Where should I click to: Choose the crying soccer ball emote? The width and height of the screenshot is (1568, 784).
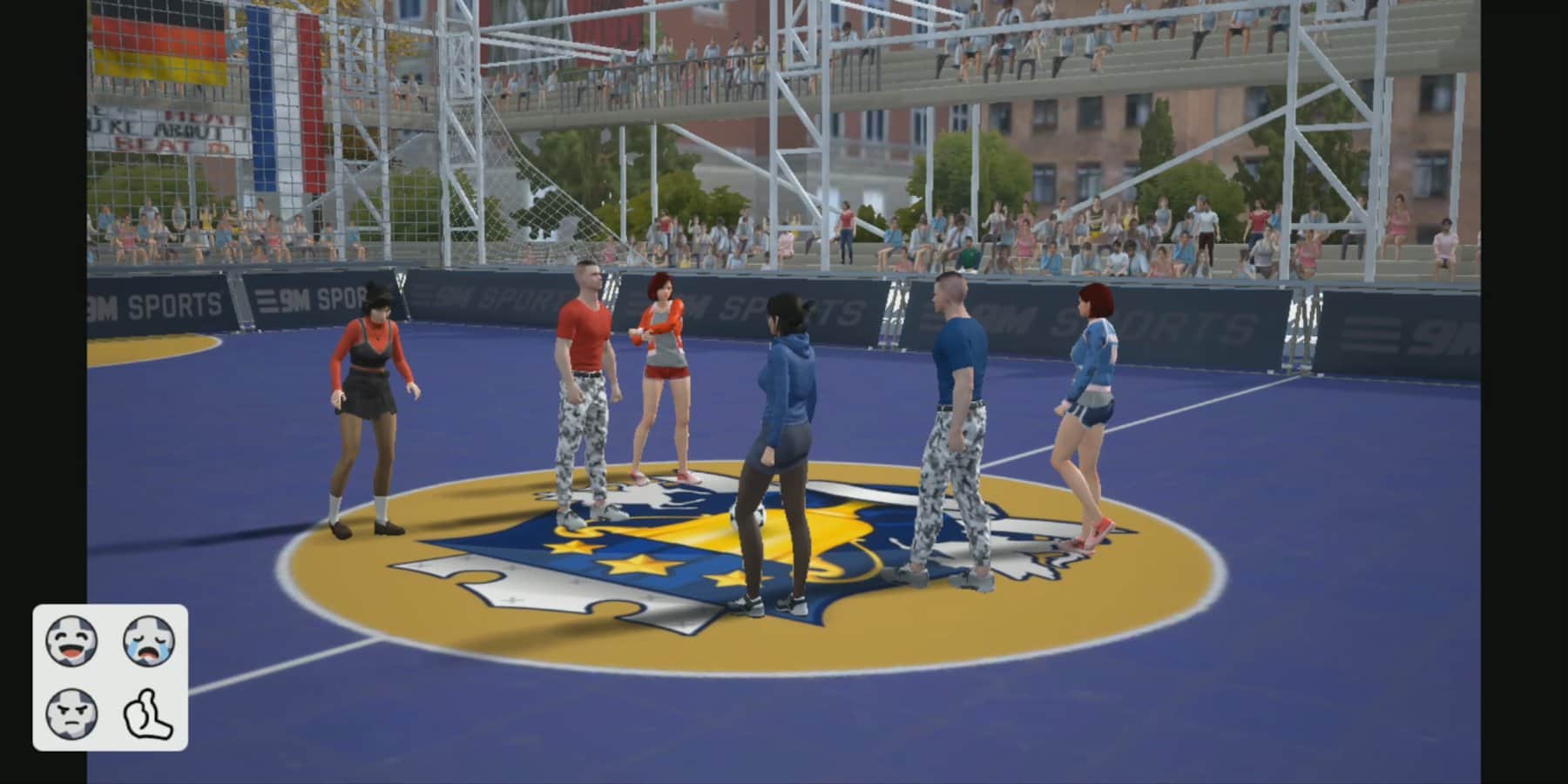pyautogui.click(x=148, y=641)
